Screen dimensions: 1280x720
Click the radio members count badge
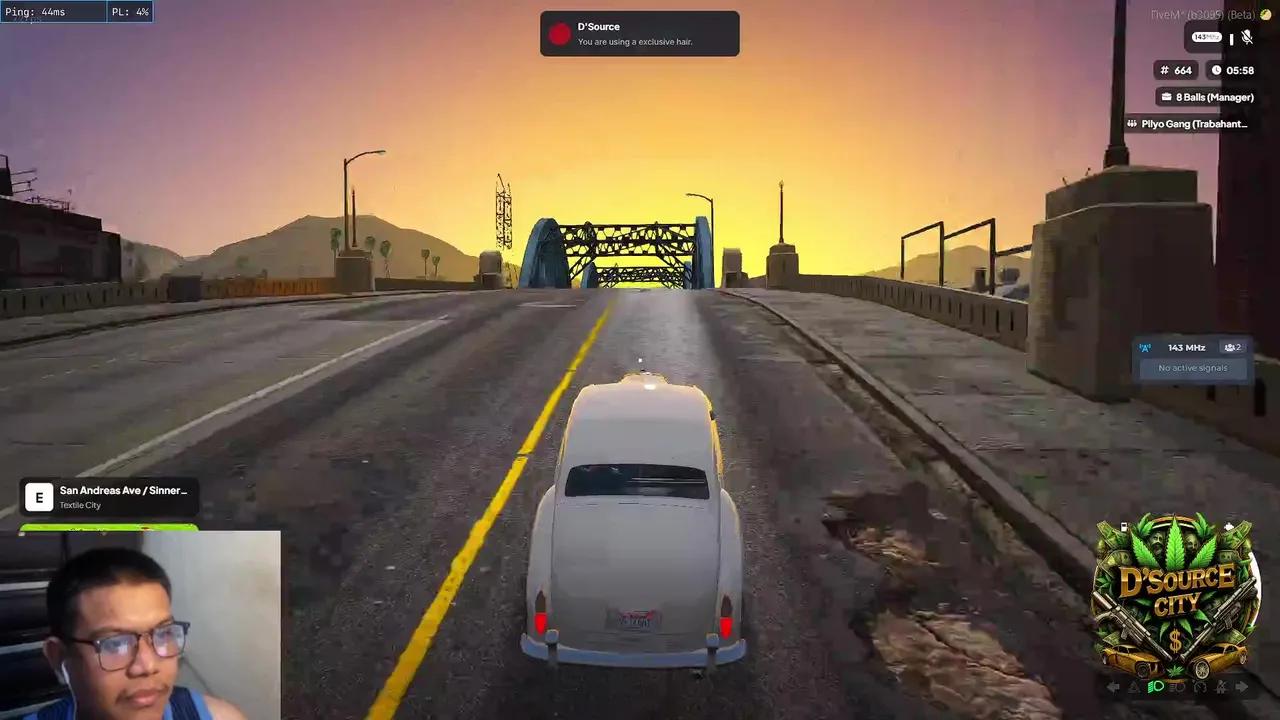(x=1232, y=348)
